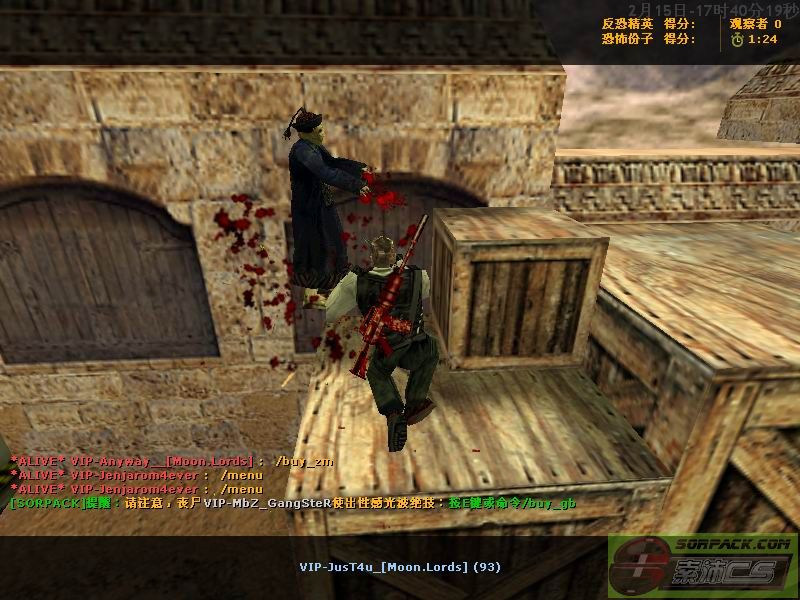This screenshot has height=600, width=800.
Task: Click the SORPACK.COM logo watermark
Action: (703, 565)
